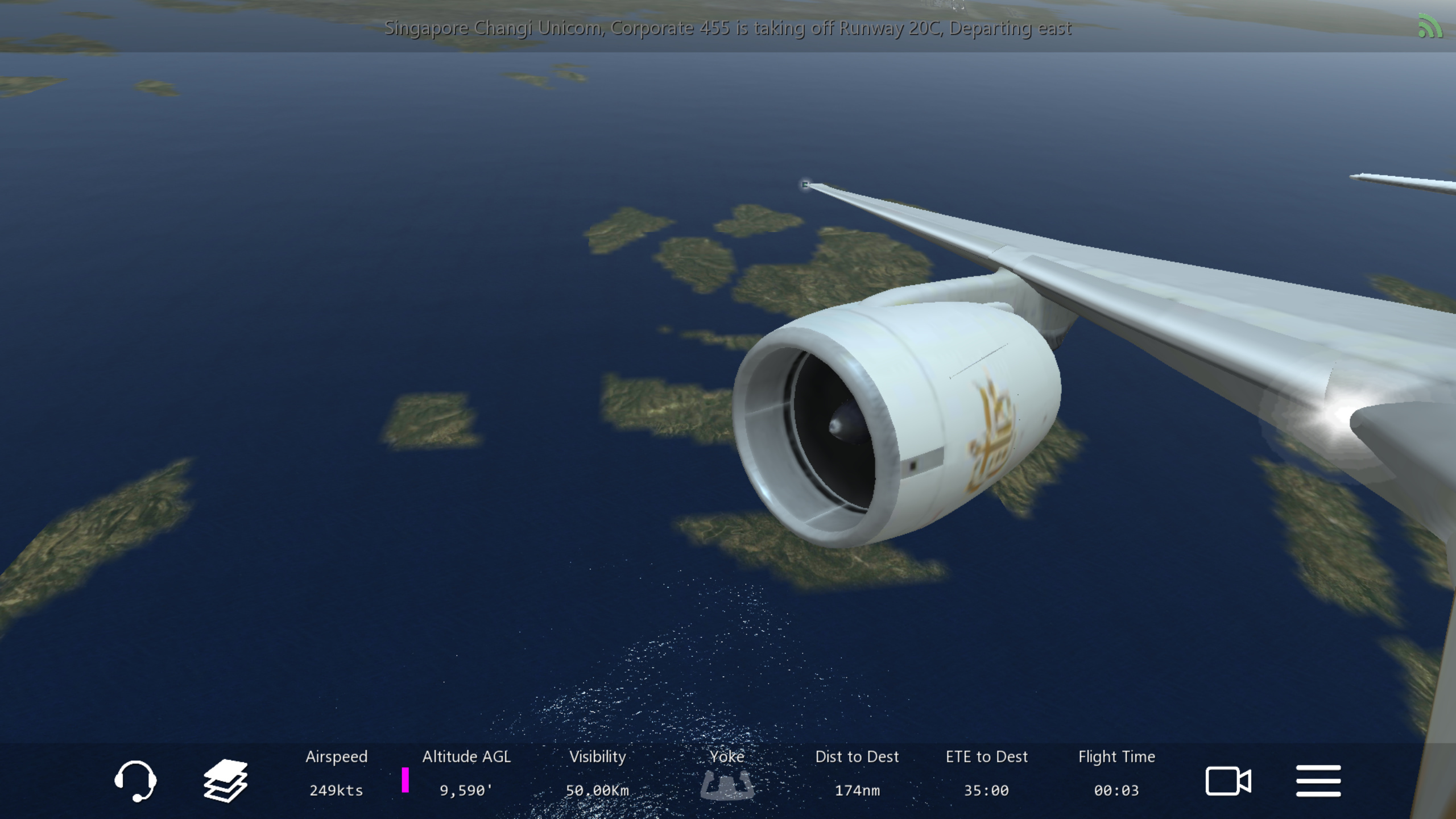1456x819 pixels.
Task: Select the Altitude AGL status field
Action: pyautogui.click(x=466, y=773)
